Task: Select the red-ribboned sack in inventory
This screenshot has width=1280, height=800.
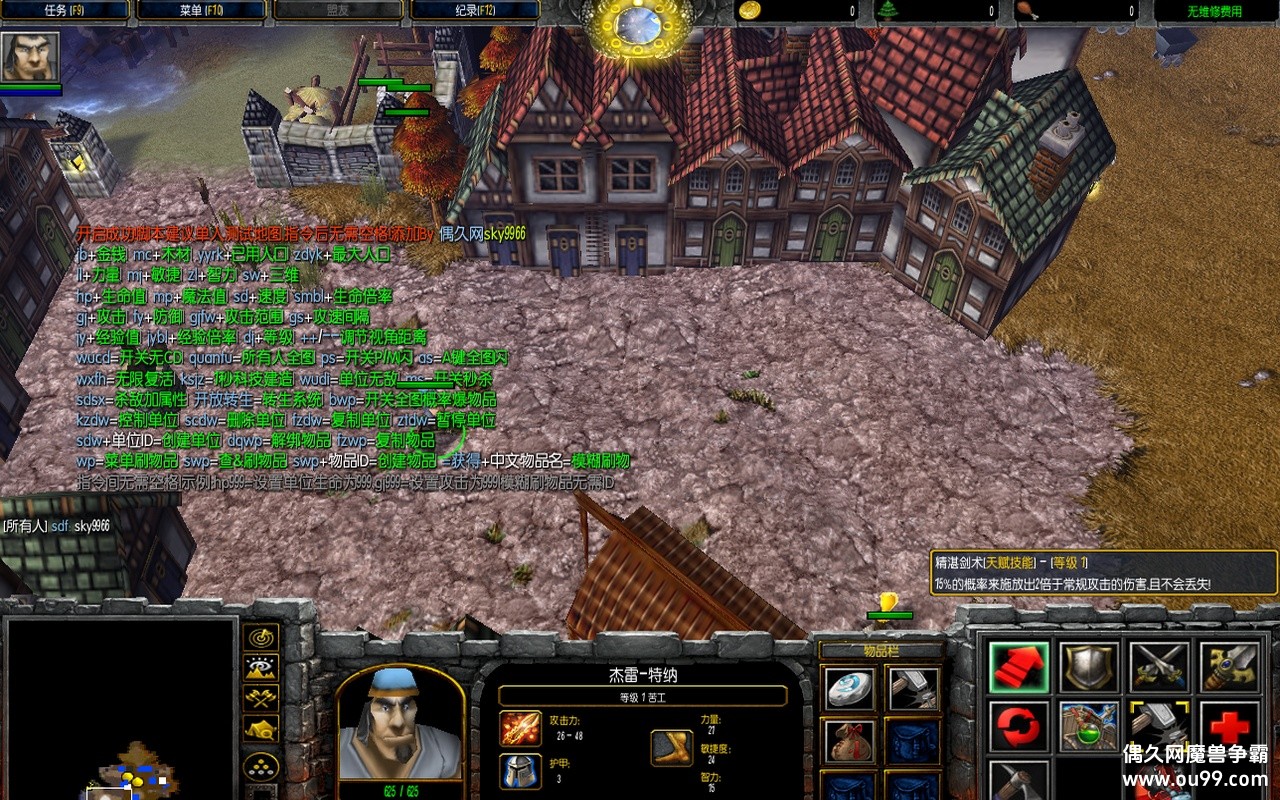Action: click(850, 740)
